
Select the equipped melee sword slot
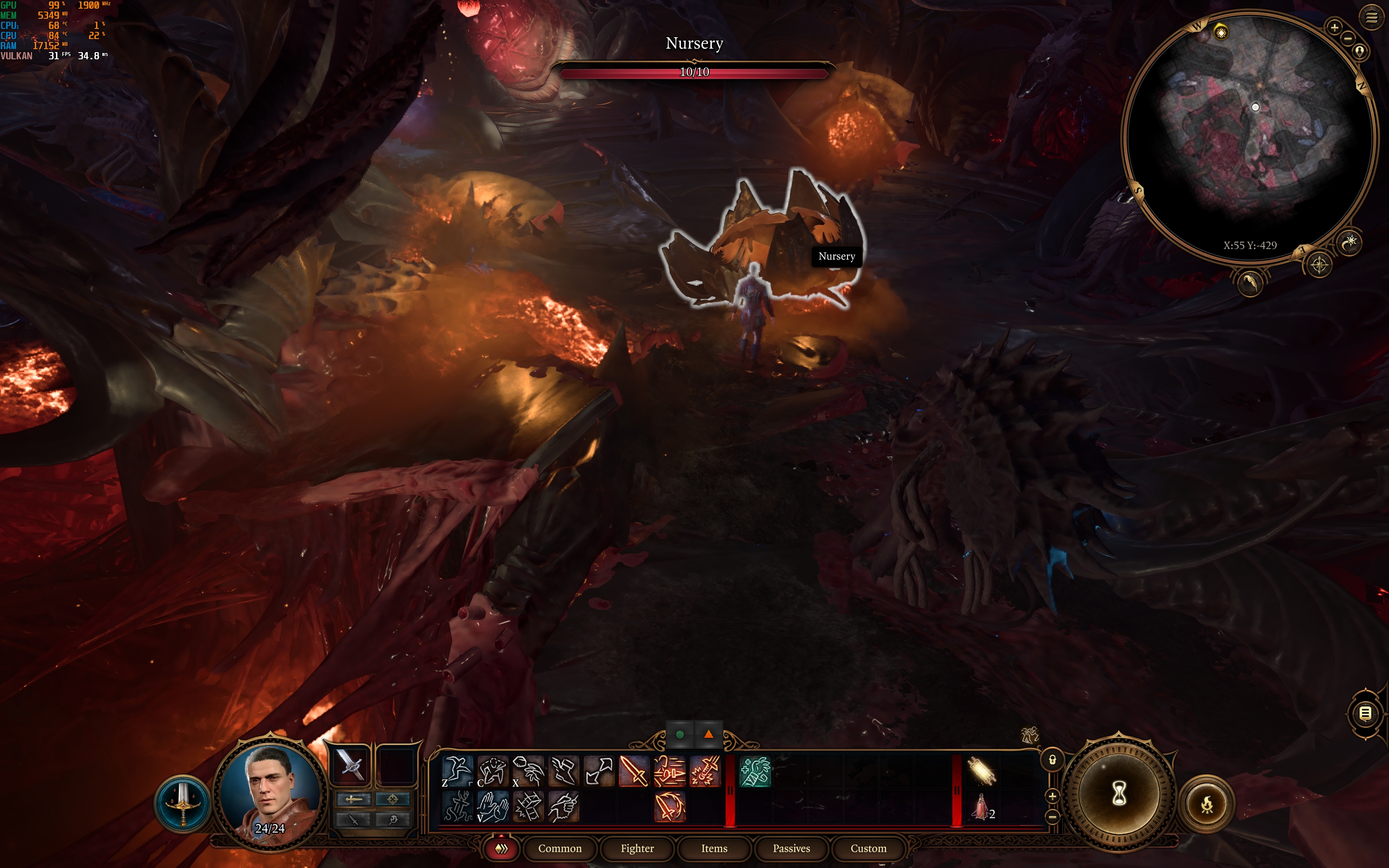pos(350,765)
